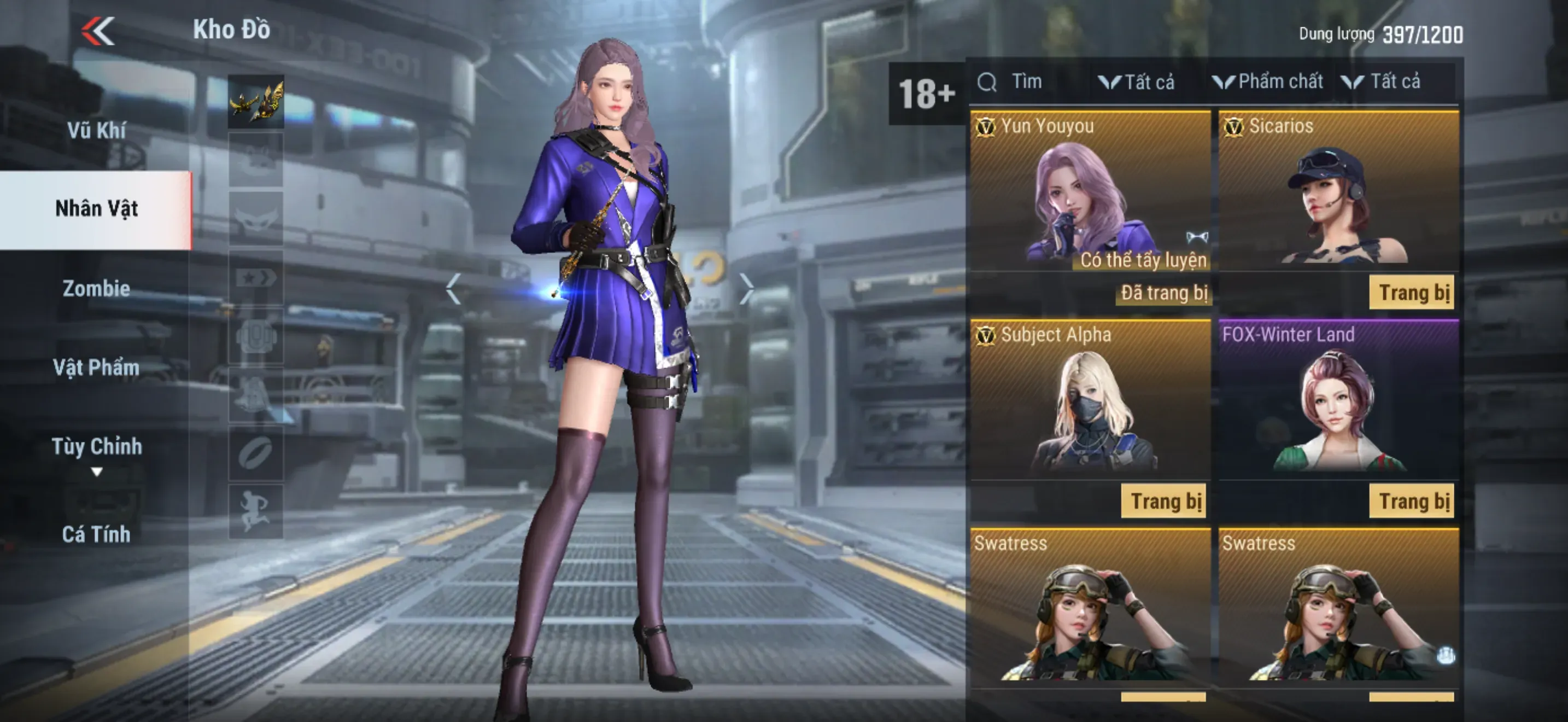Viewport: 1568px width, 722px height.
Task: Open the Tùy Chỉnh section
Action: [96, 447]
